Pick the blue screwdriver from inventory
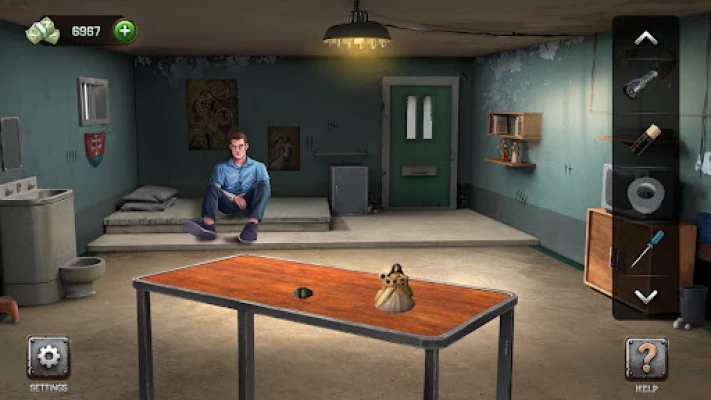The image size is (711, 400). point(646,247)
